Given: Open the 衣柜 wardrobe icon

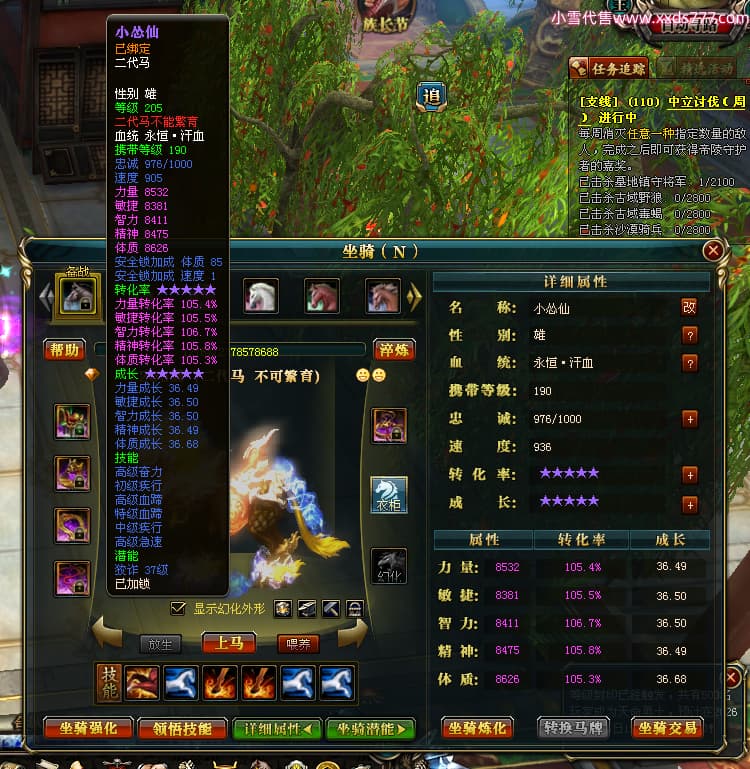Looking at the screenshot, I should pyautogui.click(x=389, y=494).
